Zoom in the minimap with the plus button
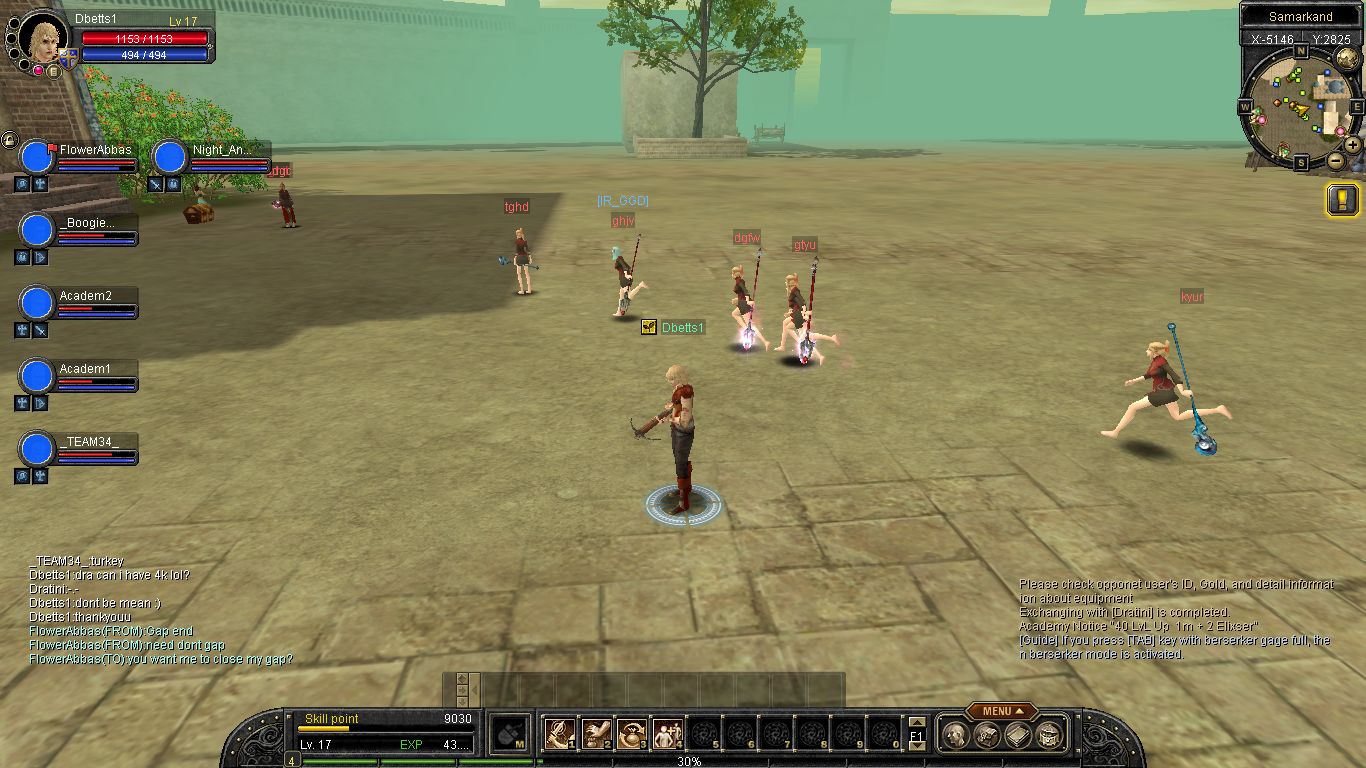The image size is (1366, 768). 1353,144
